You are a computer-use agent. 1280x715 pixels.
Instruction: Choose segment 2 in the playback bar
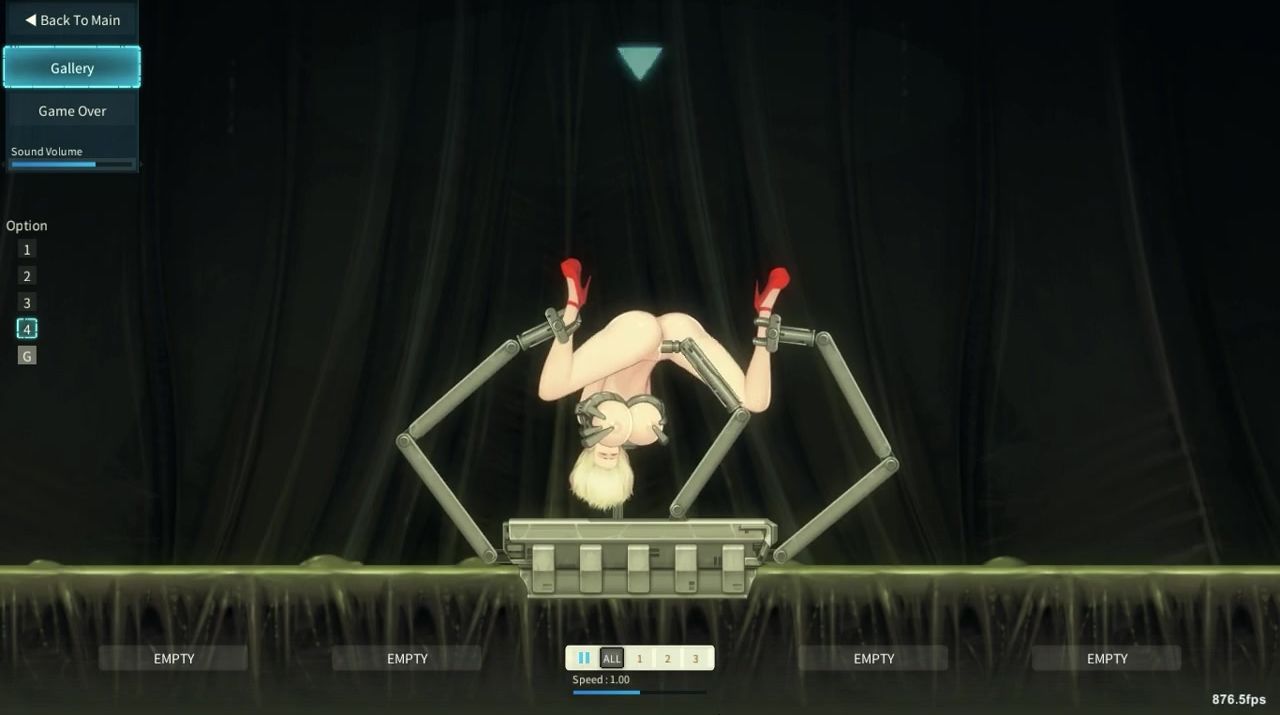(668, 658)
